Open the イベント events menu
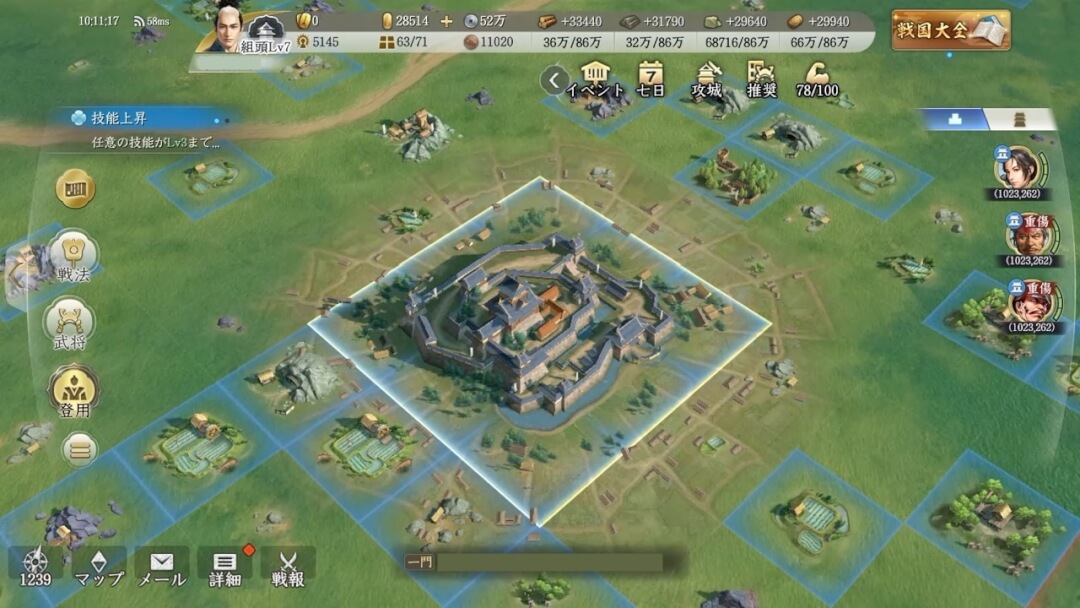1080x608 pixels. (x=596, y=79)
